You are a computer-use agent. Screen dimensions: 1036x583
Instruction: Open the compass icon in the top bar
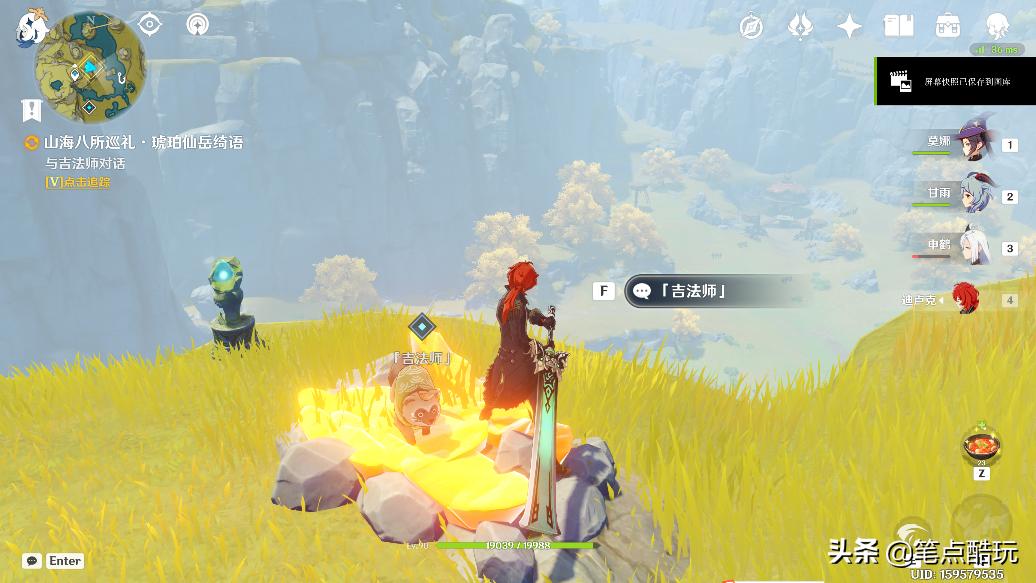(x=751, y=27)
